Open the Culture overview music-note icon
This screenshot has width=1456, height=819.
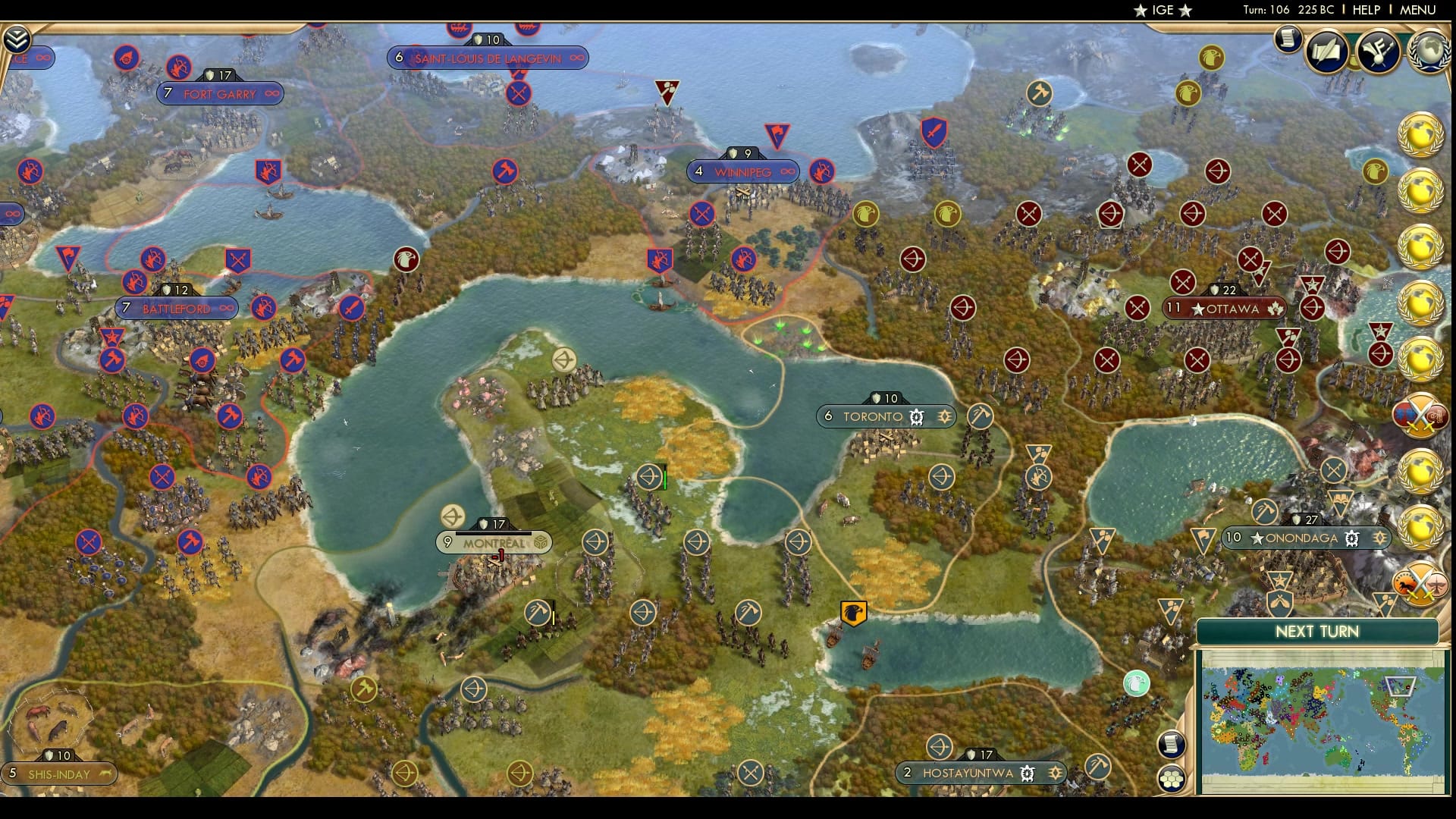click(x=1378, y=50)
